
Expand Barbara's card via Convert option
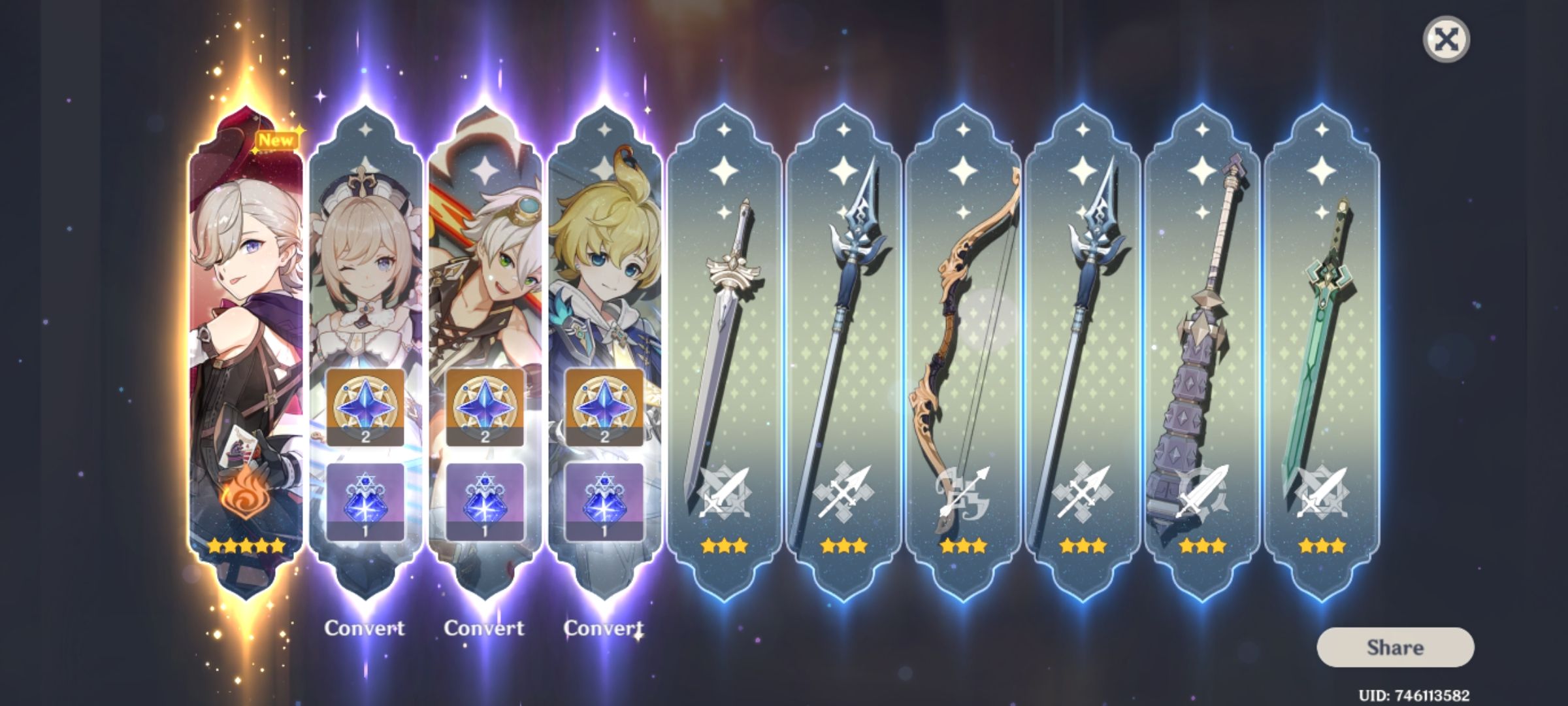(365, 626)
